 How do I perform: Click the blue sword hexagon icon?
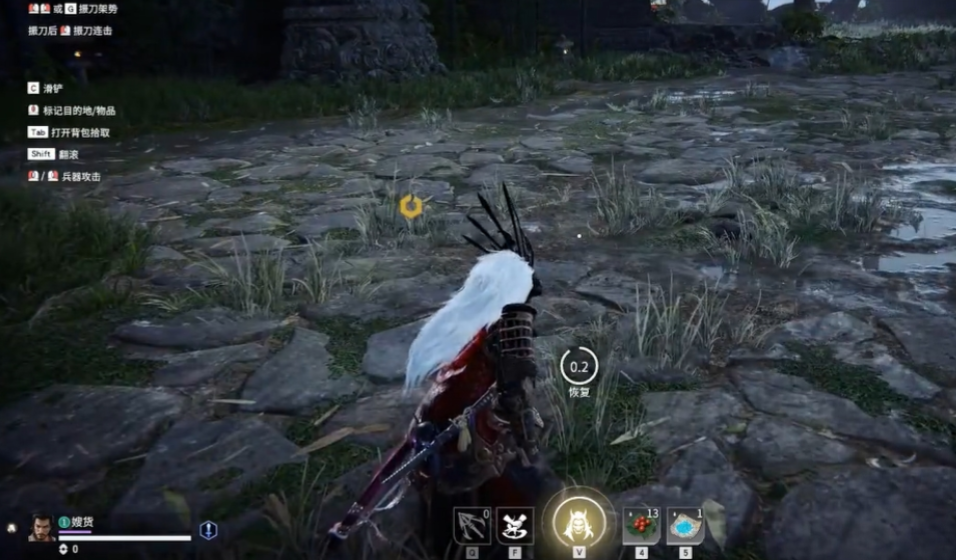click(x=208, y=530)
